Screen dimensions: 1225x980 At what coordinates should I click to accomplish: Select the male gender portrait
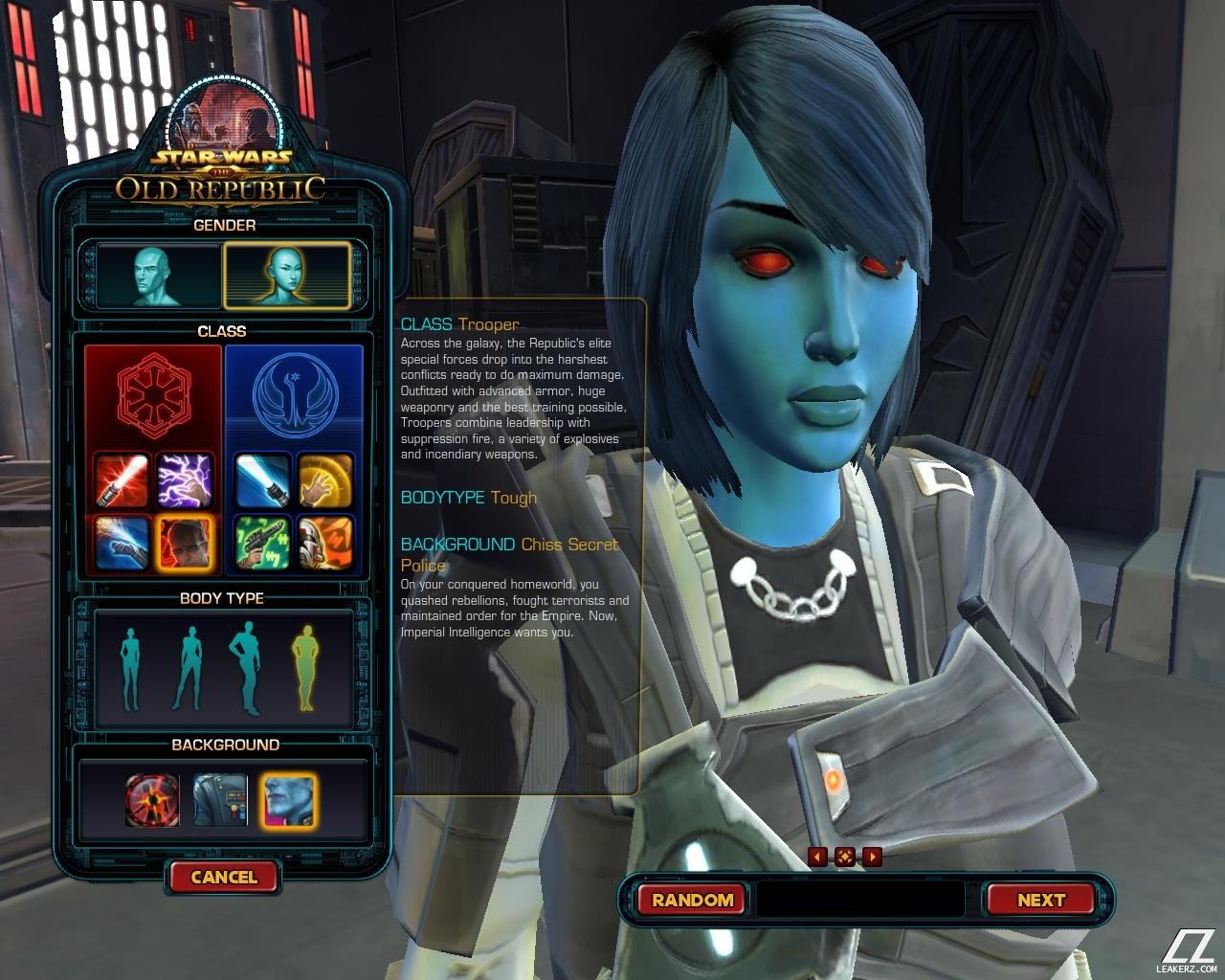pos(158,276)
